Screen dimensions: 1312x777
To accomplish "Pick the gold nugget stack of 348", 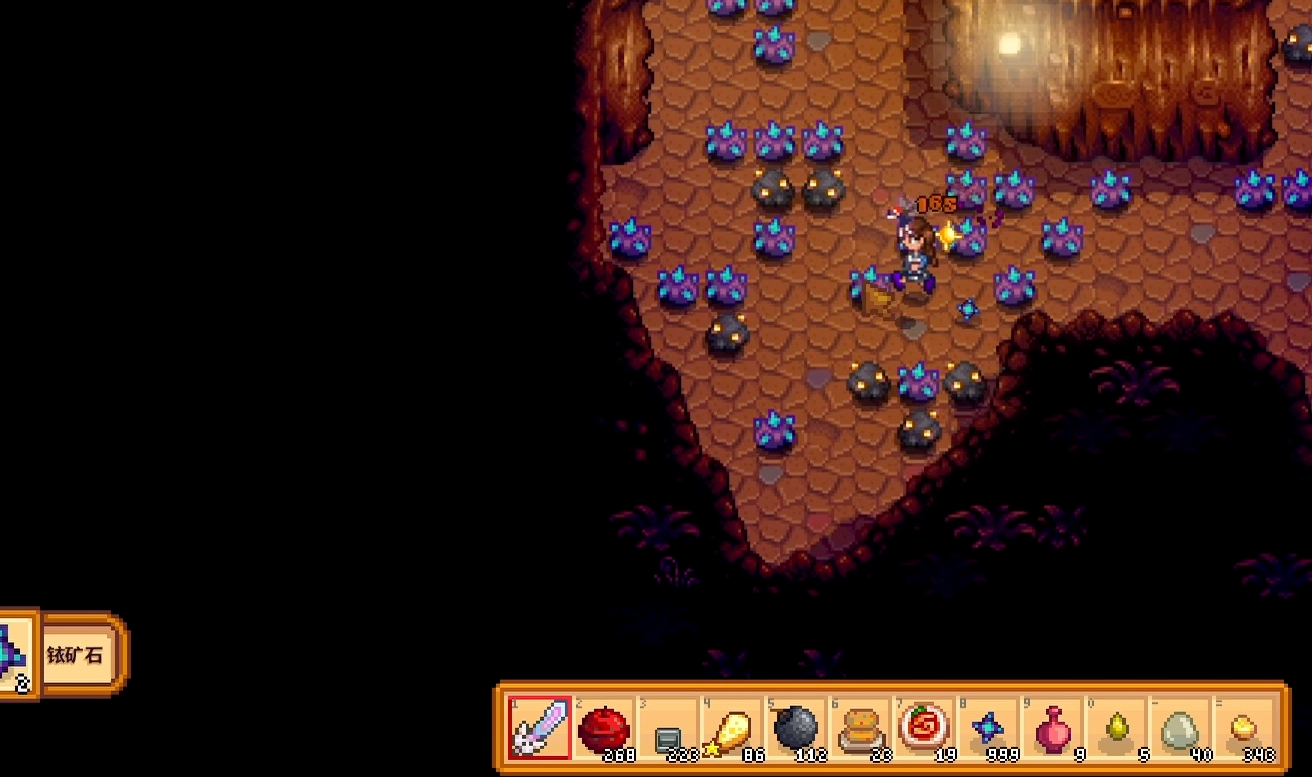I will pos(1243,728).
